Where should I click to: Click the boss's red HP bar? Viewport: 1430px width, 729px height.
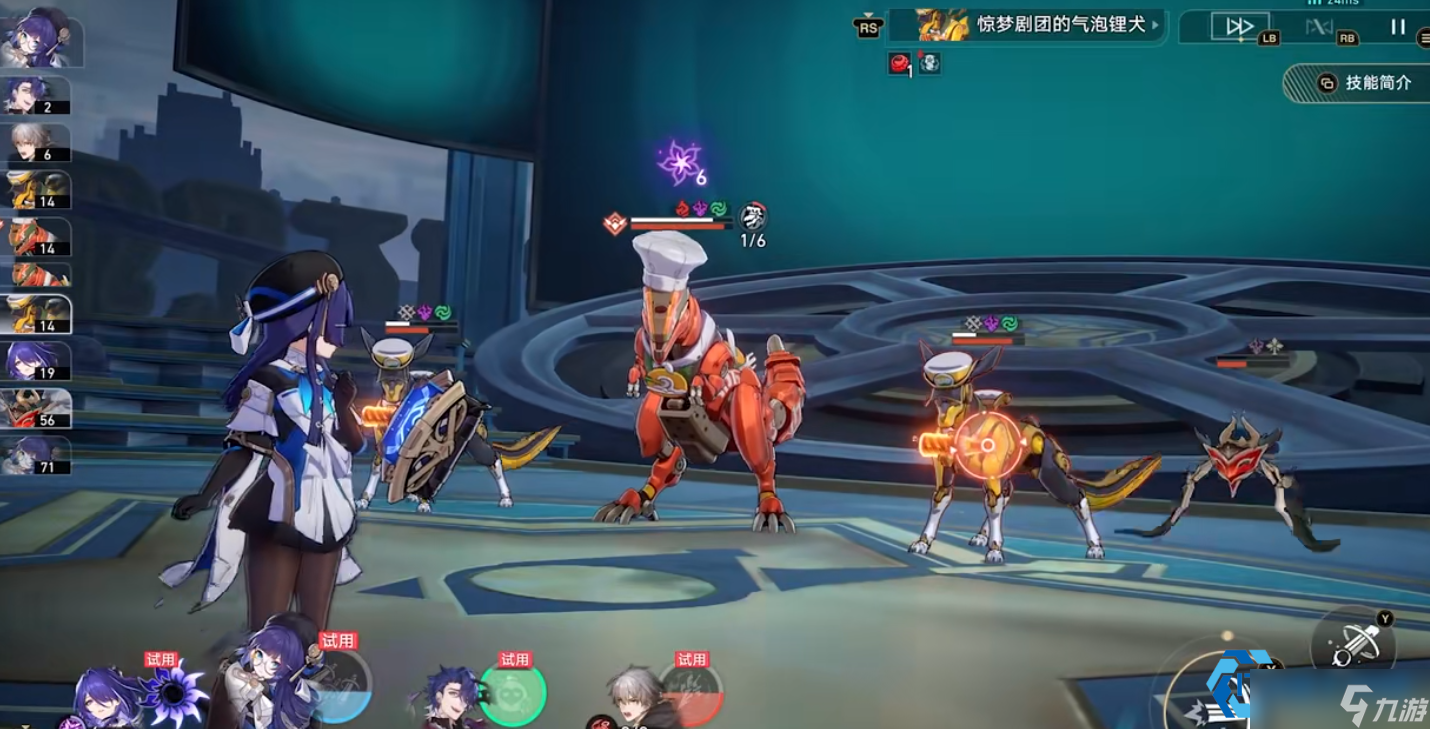[680, 226]
